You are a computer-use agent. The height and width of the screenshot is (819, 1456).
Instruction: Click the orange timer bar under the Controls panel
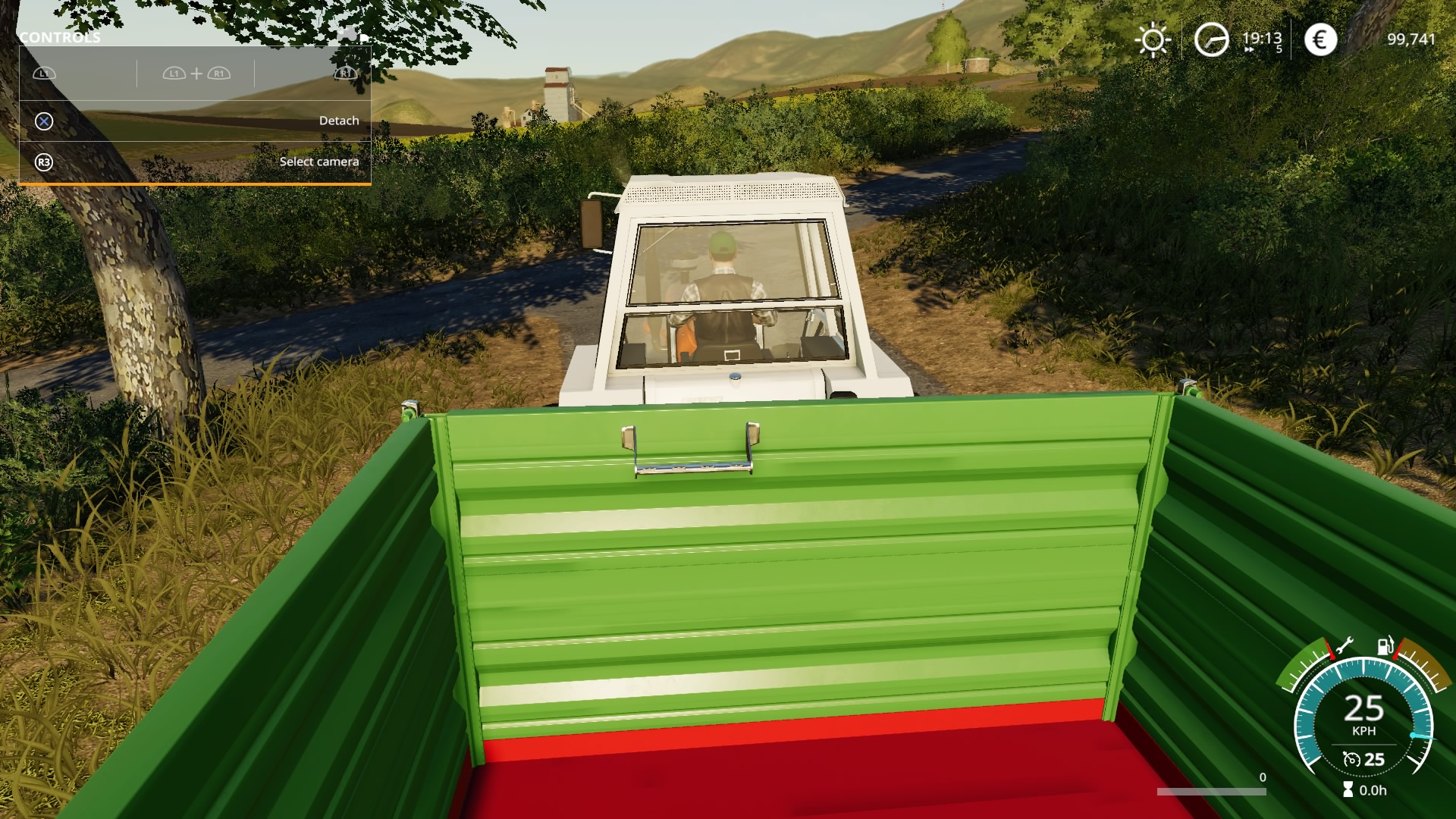(196, 184)
